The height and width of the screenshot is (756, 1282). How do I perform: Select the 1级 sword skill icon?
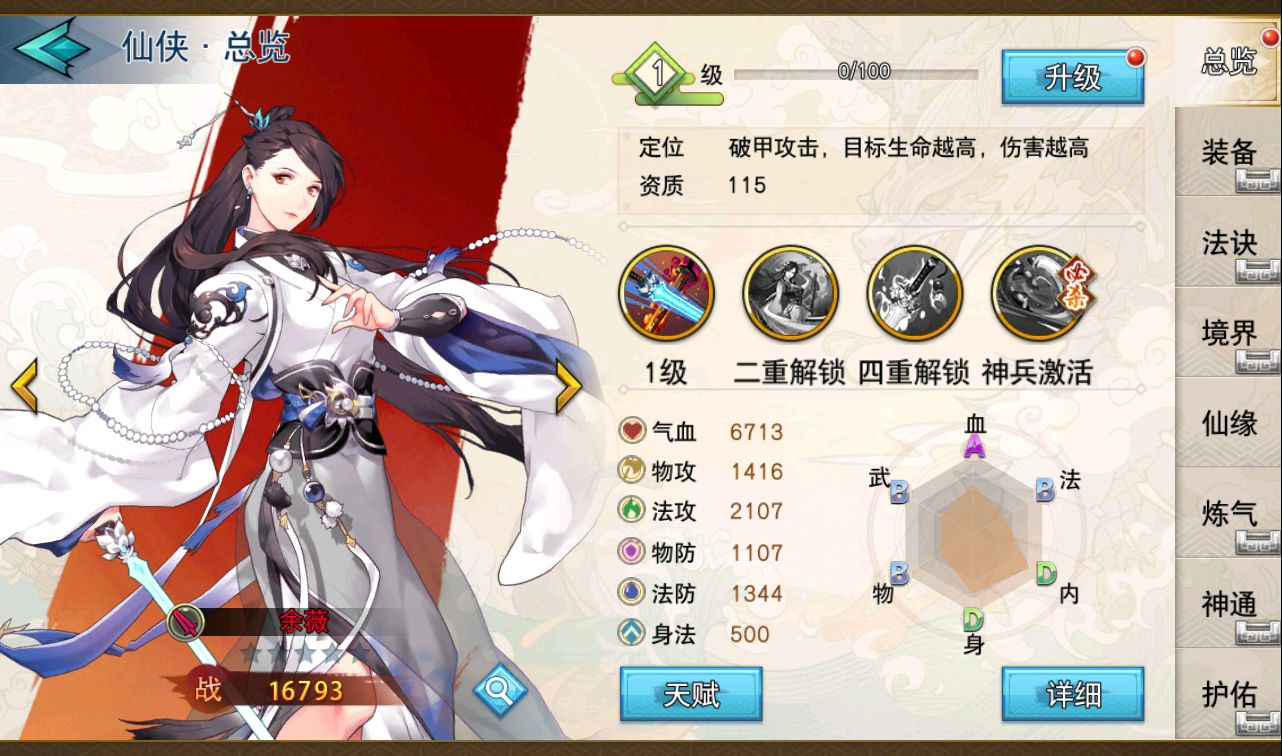(x=667, y=294)
